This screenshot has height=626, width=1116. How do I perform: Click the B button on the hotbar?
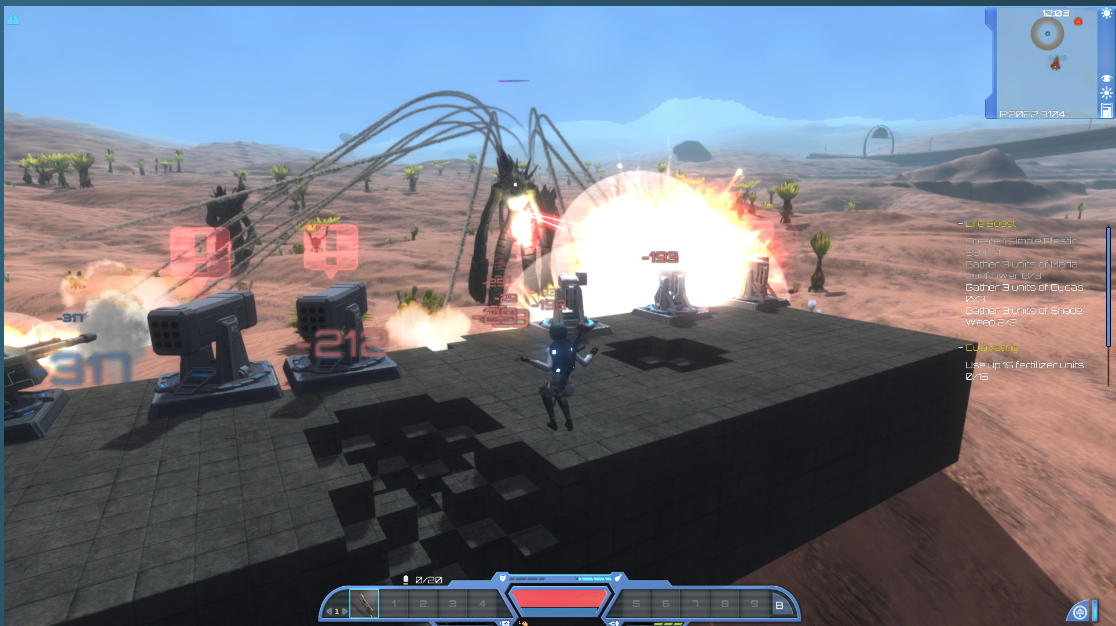[778, 604]
